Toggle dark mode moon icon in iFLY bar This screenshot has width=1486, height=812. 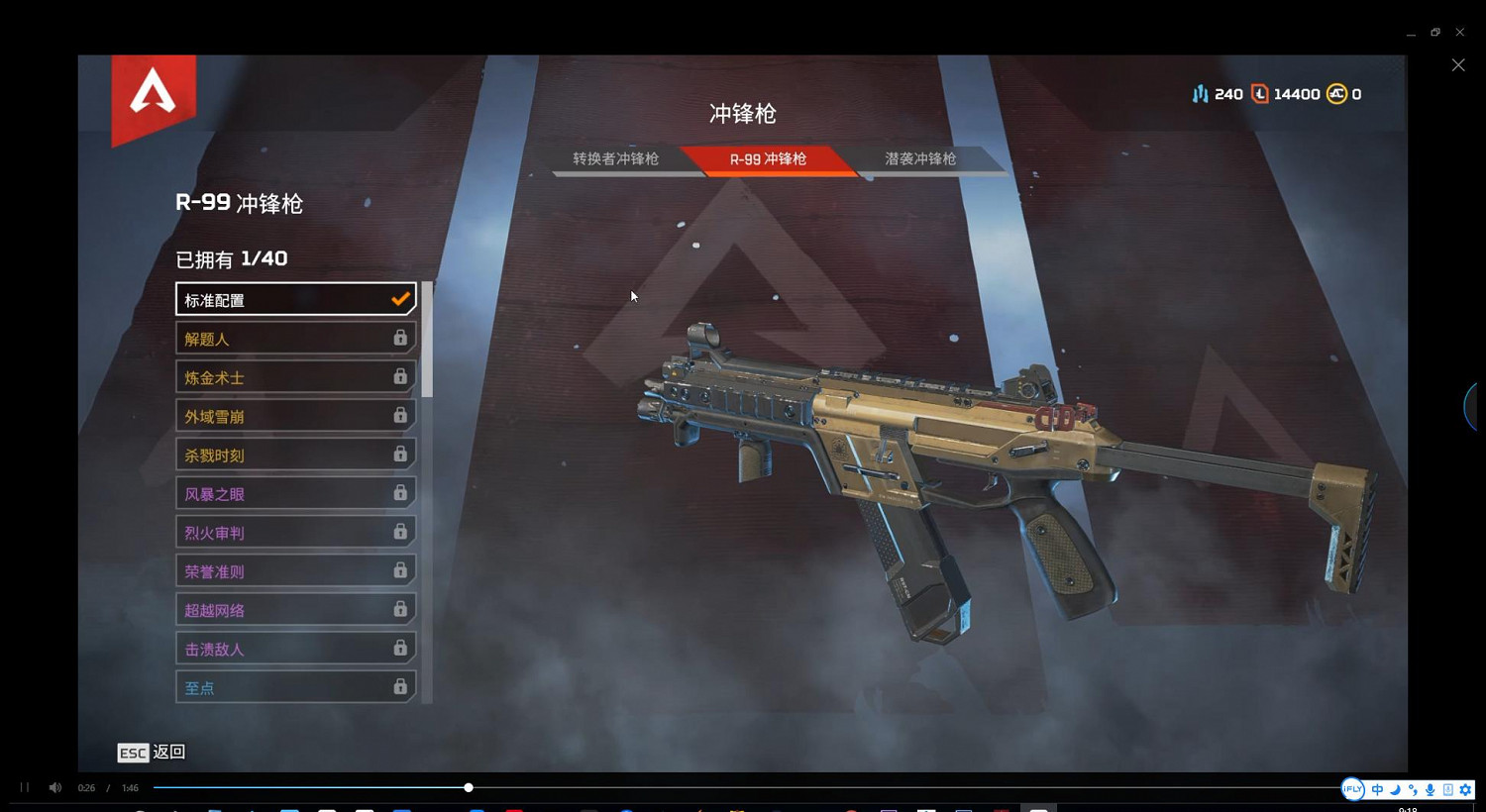(1396, 789)
